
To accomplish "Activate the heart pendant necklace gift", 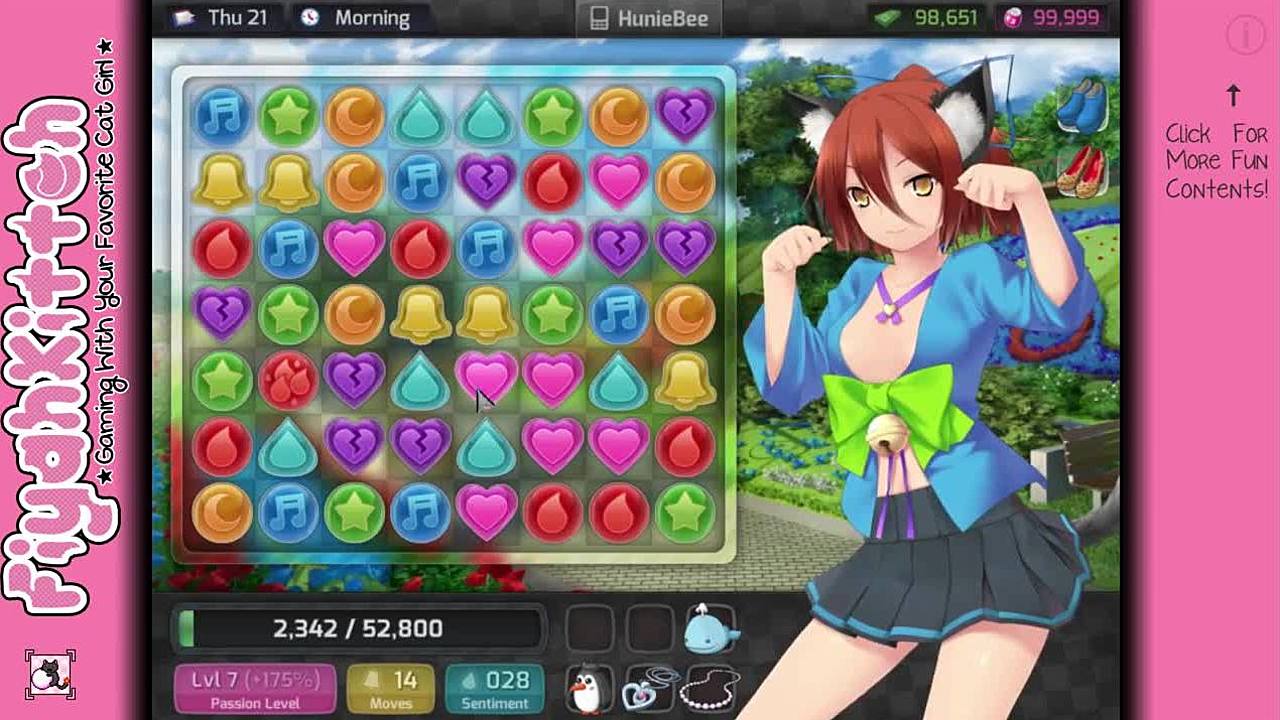I will [649, 689].
